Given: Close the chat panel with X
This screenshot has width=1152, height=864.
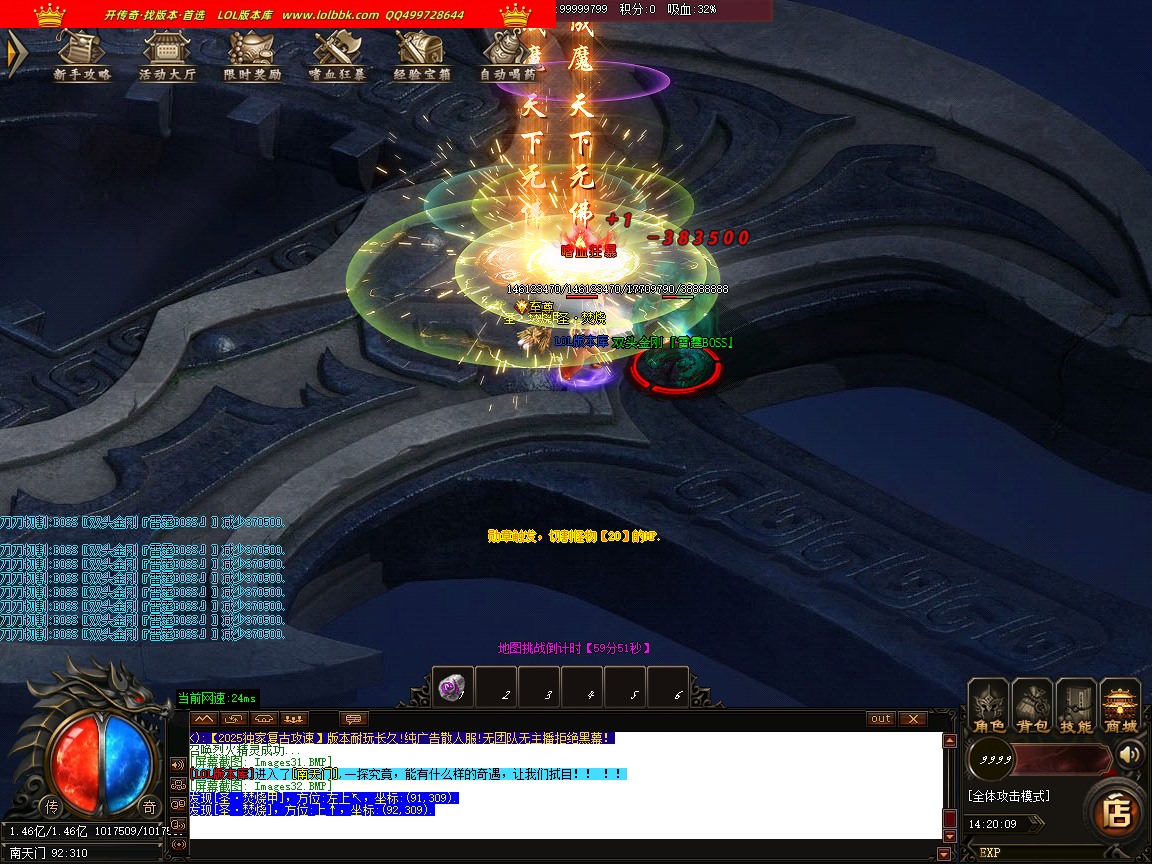Looking at the screenshot, I should point(912,718).
